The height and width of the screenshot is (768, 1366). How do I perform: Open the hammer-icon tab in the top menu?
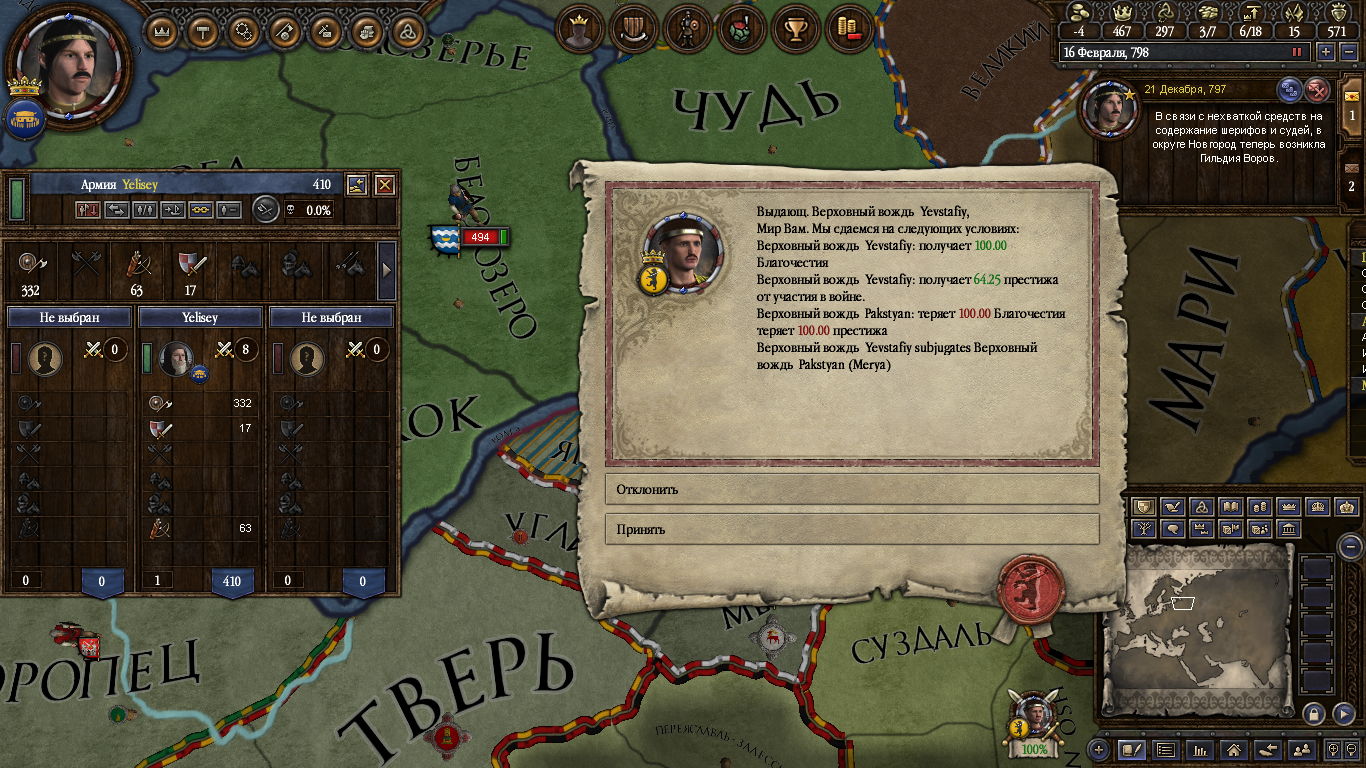202,31
